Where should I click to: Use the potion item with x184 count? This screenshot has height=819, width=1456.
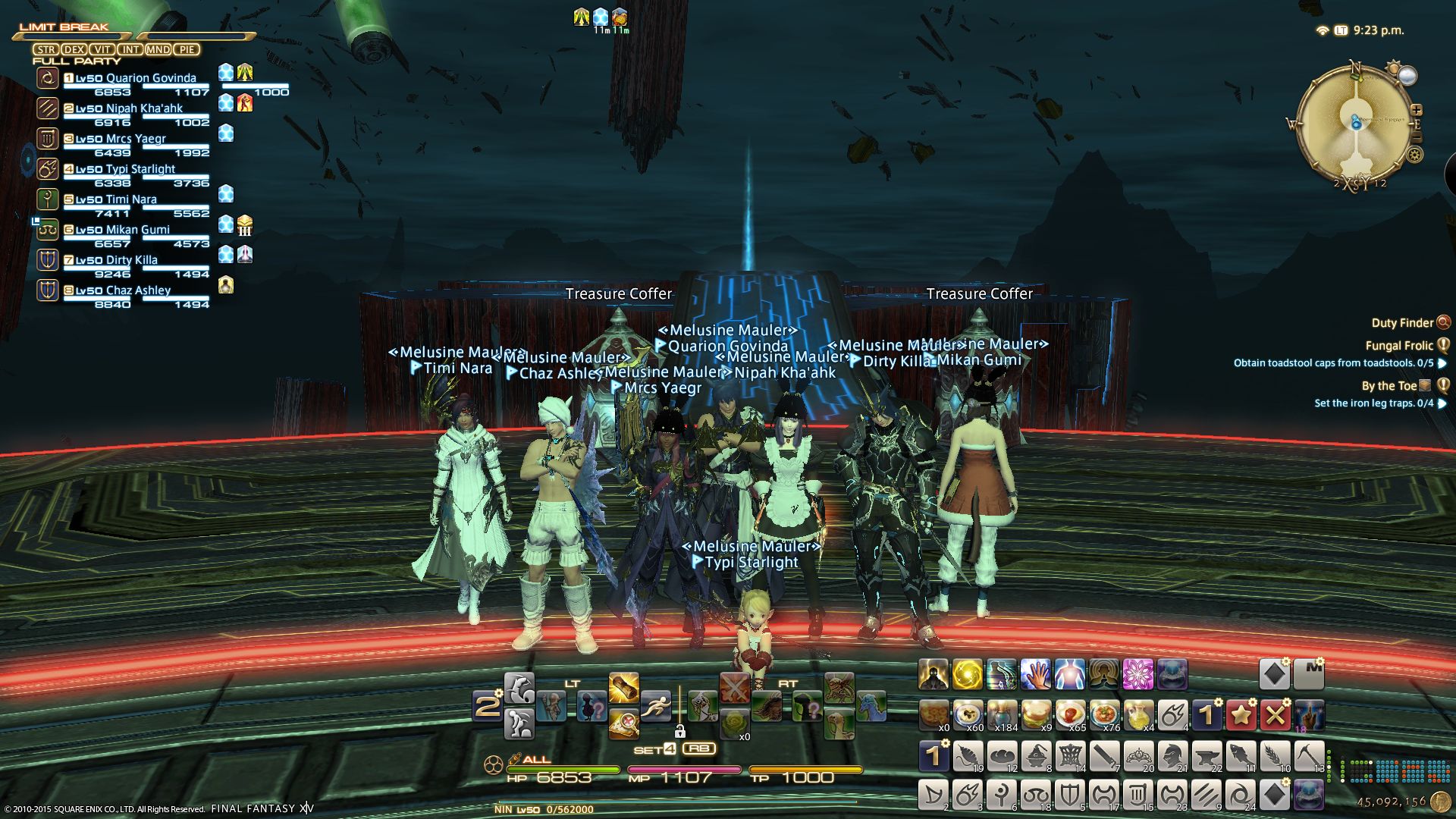(x=1002, y=714)
